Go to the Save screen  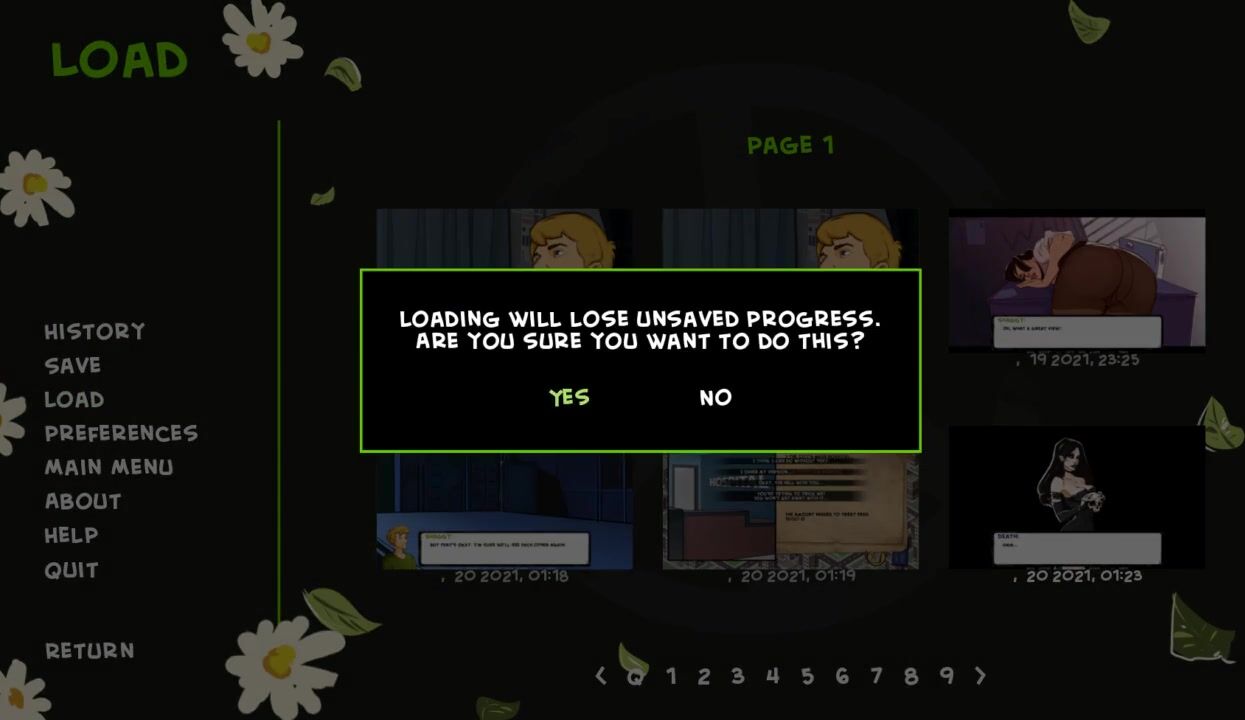(x=73, y=365)
